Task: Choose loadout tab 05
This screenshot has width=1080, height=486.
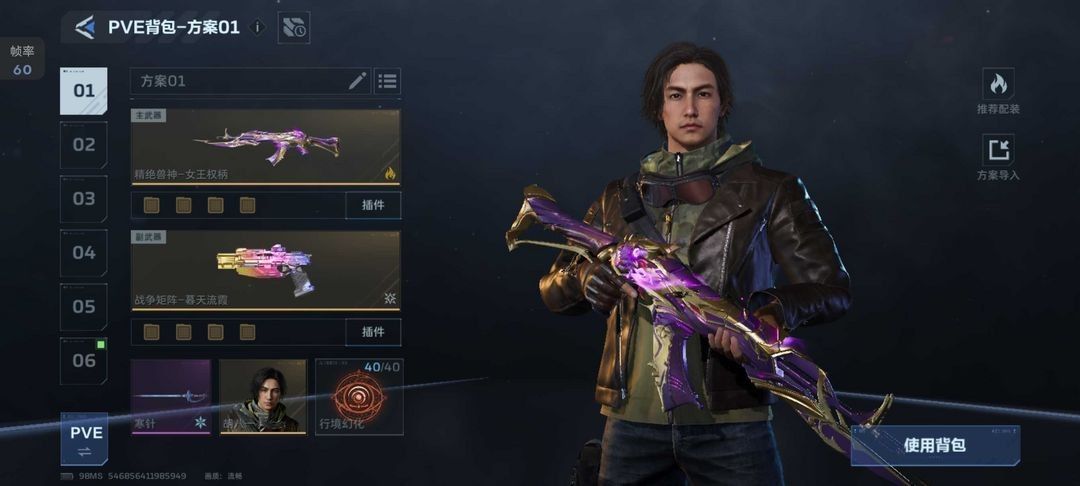Action: click(84, 307)
